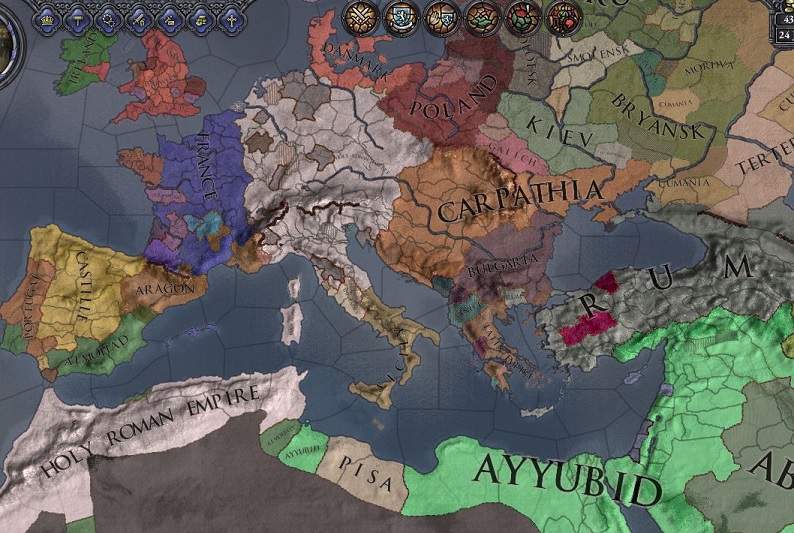
Task: Open the lone blue lion shield alert
Action: click(x=400, y=17)
